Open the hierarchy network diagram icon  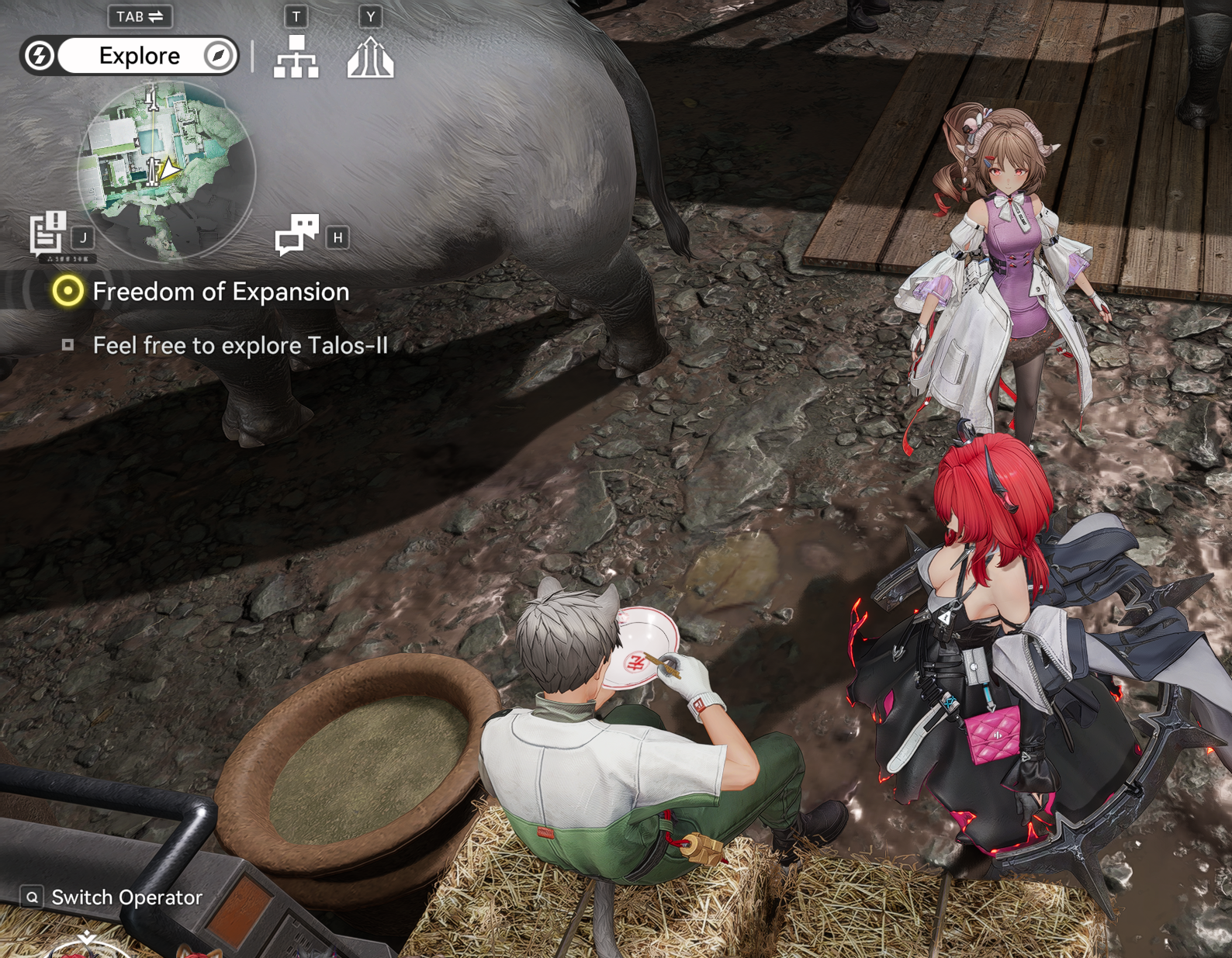[296, 57]
